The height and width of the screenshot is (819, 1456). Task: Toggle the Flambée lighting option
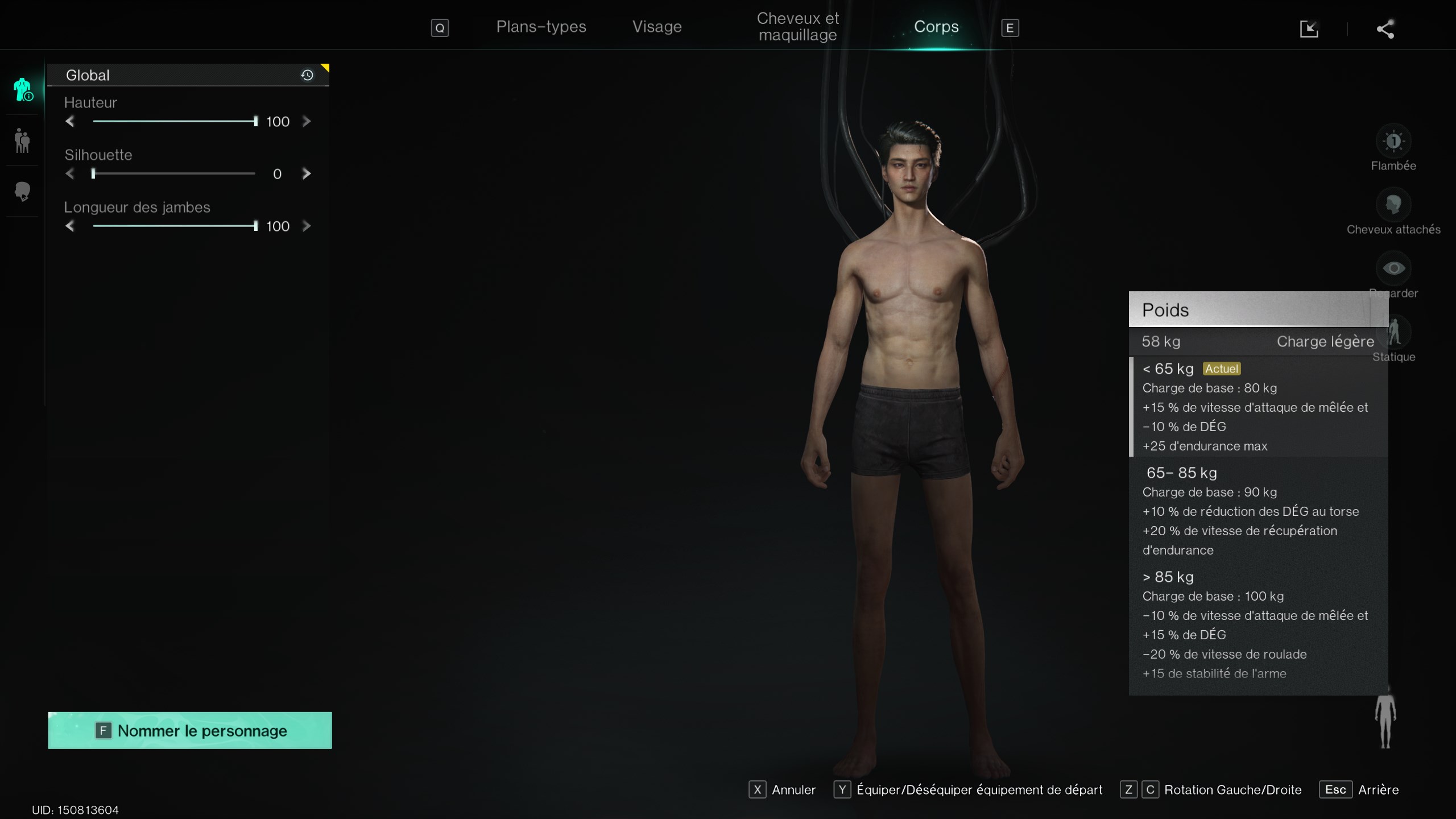(1393, 141)
